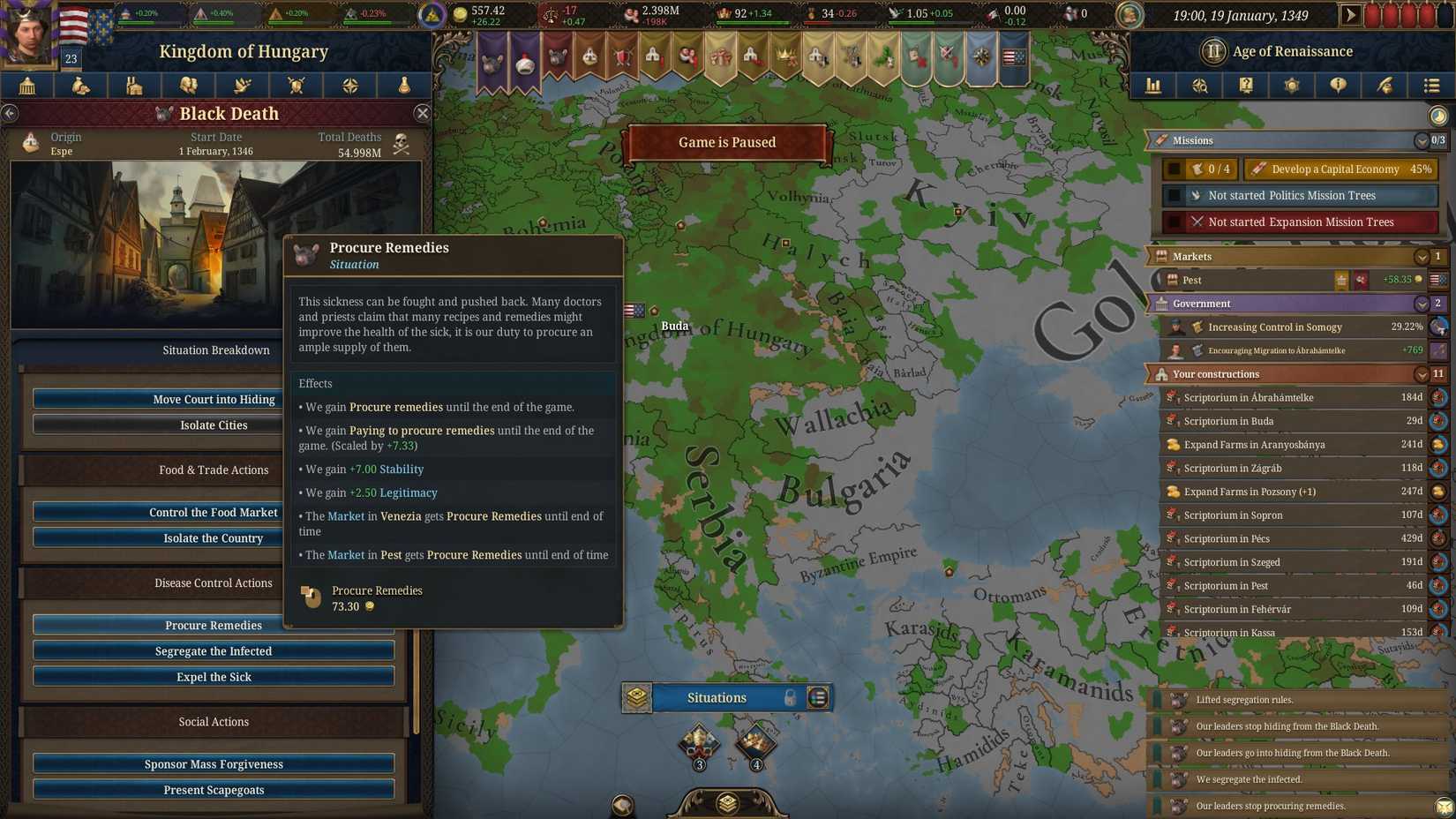Click the magnifying glass search icon
Image resolution: width=1456 pixels, height=819 pixels.
point(1199,86)
